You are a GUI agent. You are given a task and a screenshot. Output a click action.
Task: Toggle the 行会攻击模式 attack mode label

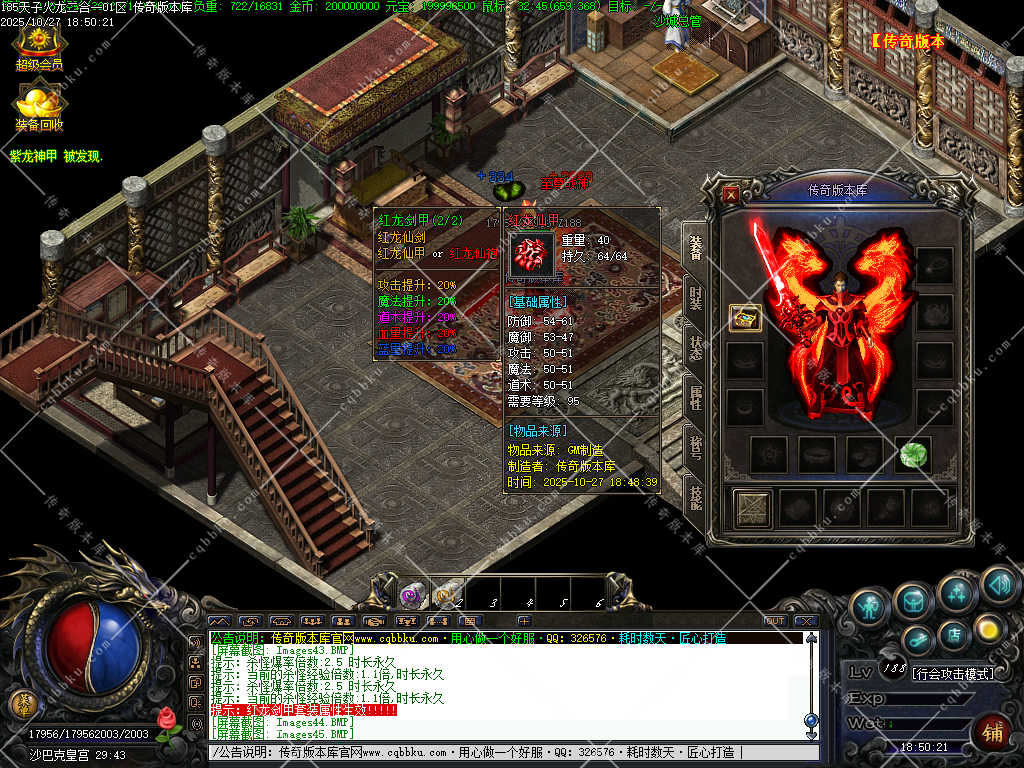pyautogui.click(x=954, y=674)
